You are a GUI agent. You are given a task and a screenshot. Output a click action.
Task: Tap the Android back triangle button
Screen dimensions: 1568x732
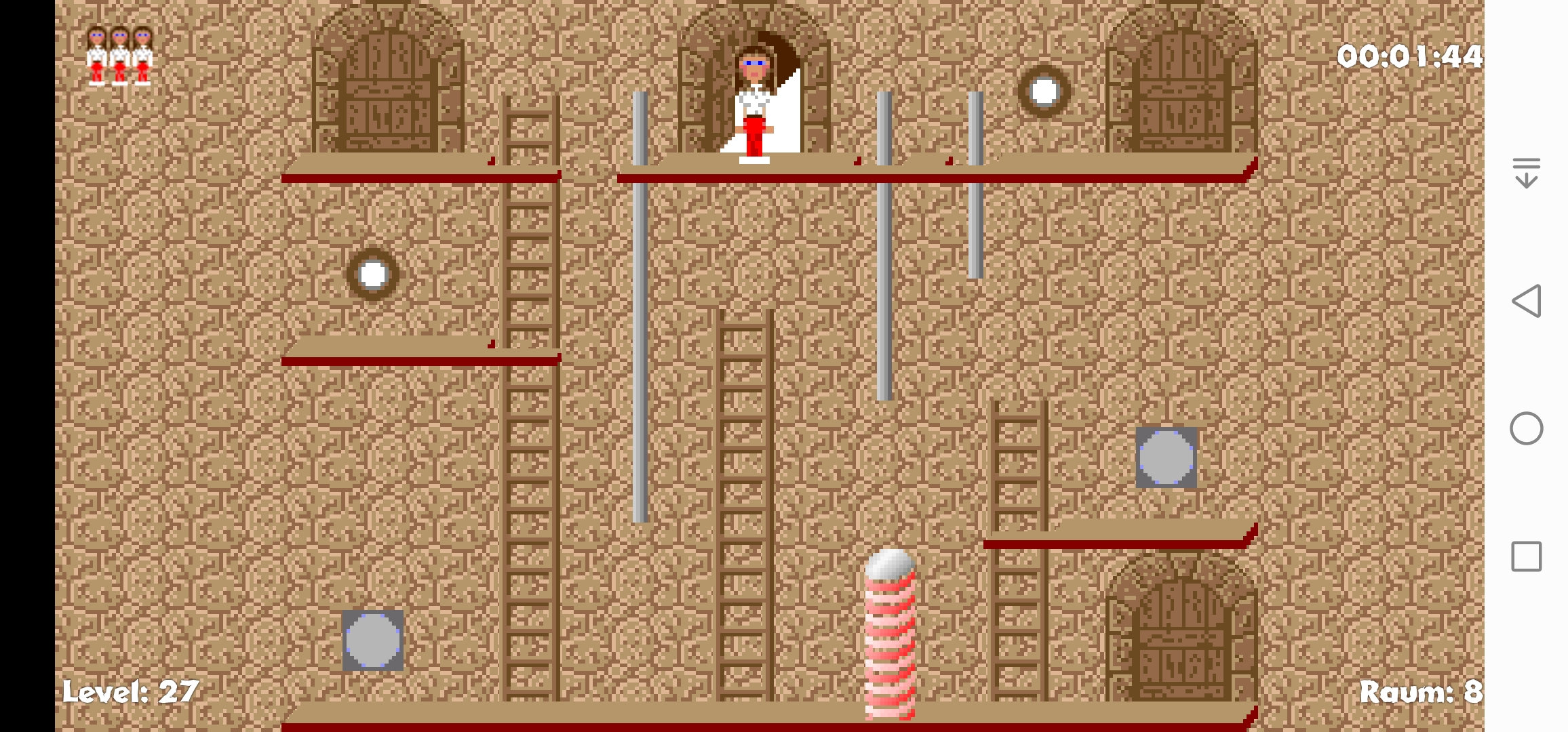[x=1526, y=301]
